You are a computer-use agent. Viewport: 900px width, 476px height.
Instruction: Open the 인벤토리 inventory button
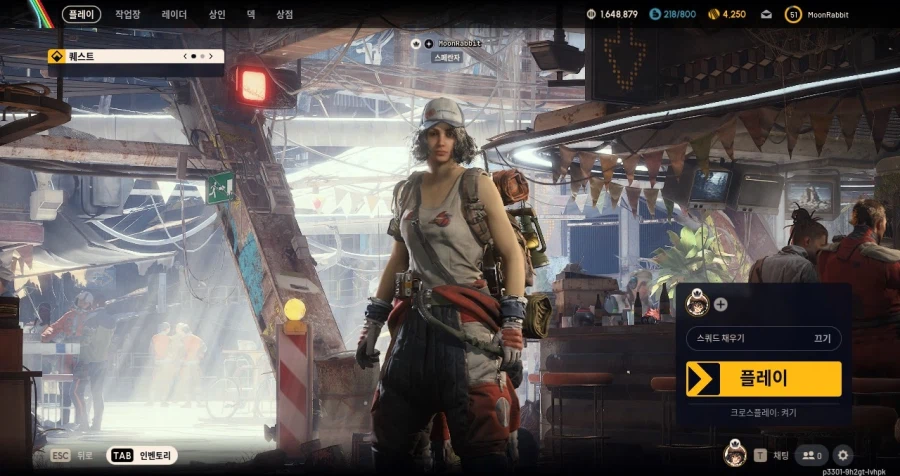(x=140, y=455)
